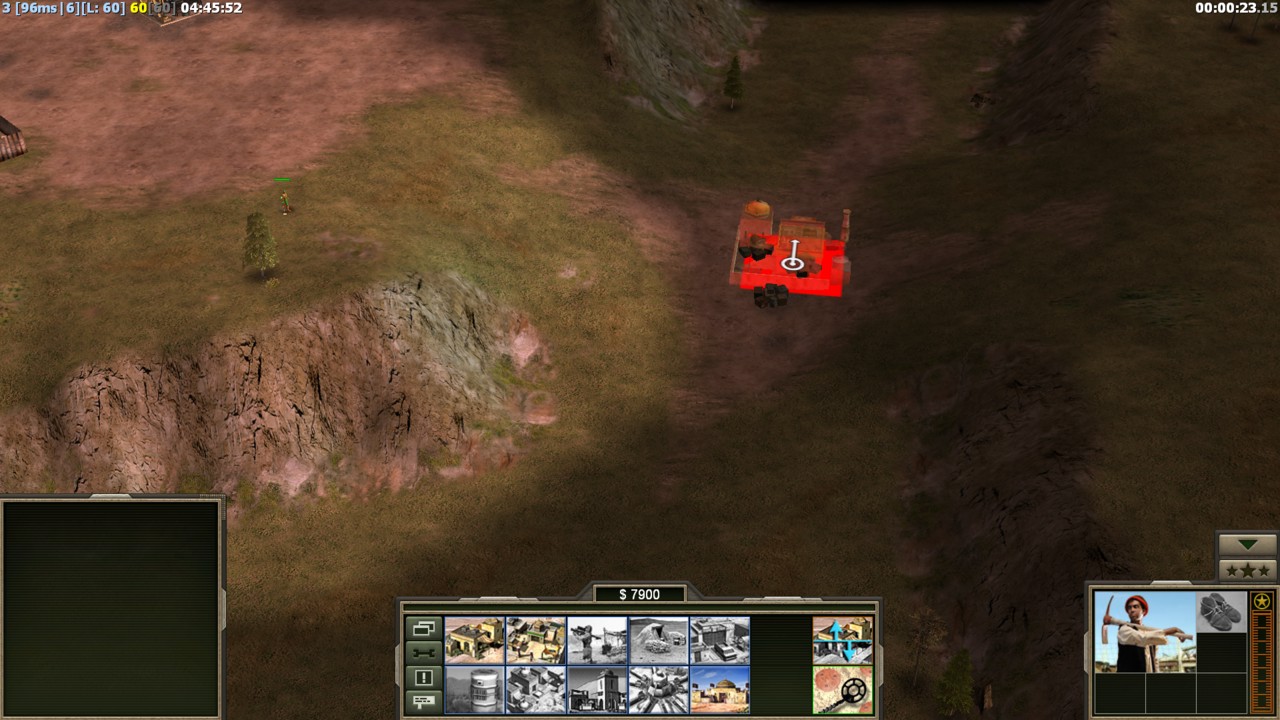The width and height of the screenshot is (1280, 720).
Task: Select the Arms Dealer build icon
Action: click(x=720, y=640)
